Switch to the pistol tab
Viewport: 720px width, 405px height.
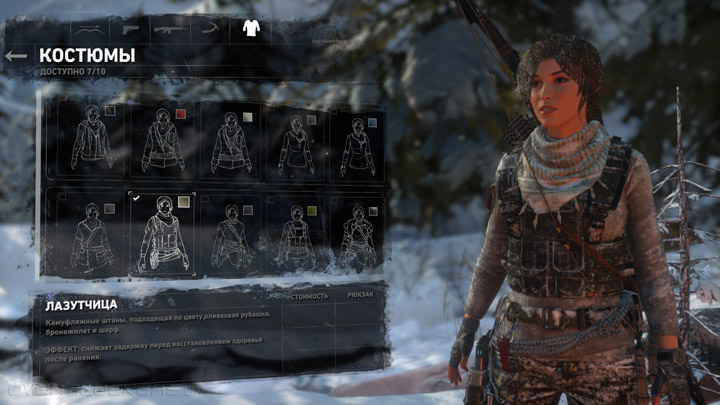[x=132, y=27]
